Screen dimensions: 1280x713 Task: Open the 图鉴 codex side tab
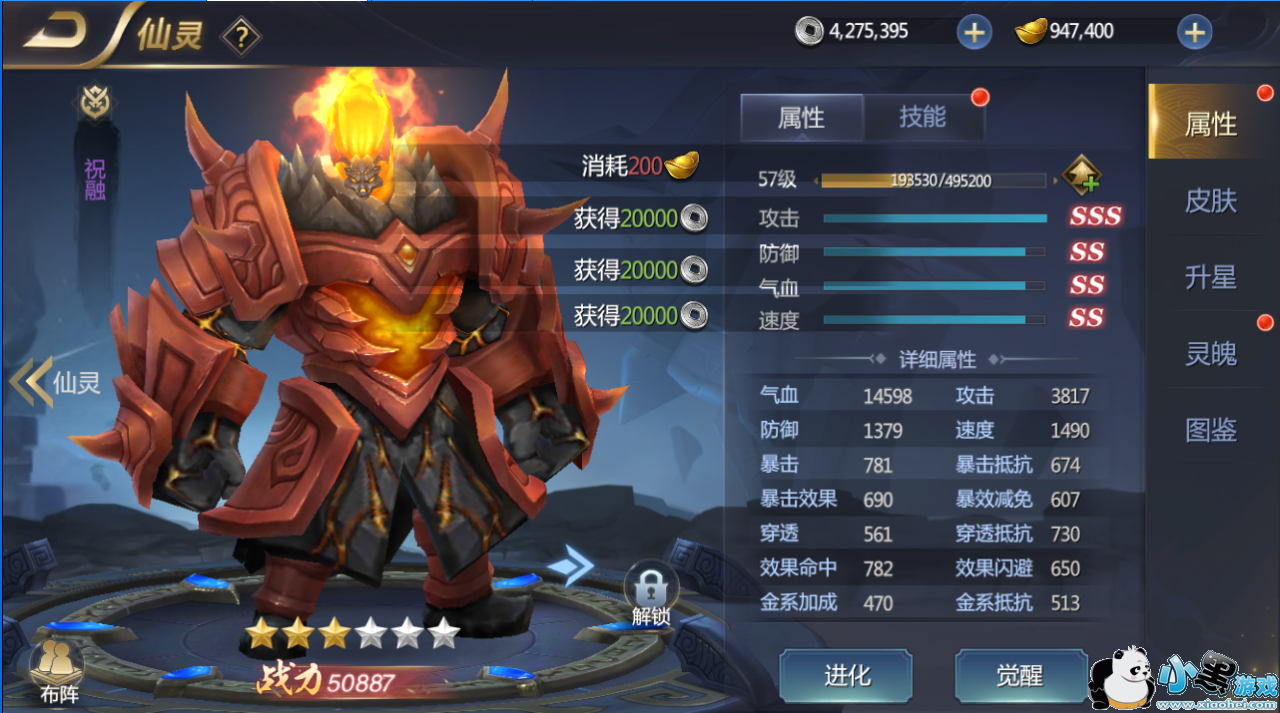1210,430
